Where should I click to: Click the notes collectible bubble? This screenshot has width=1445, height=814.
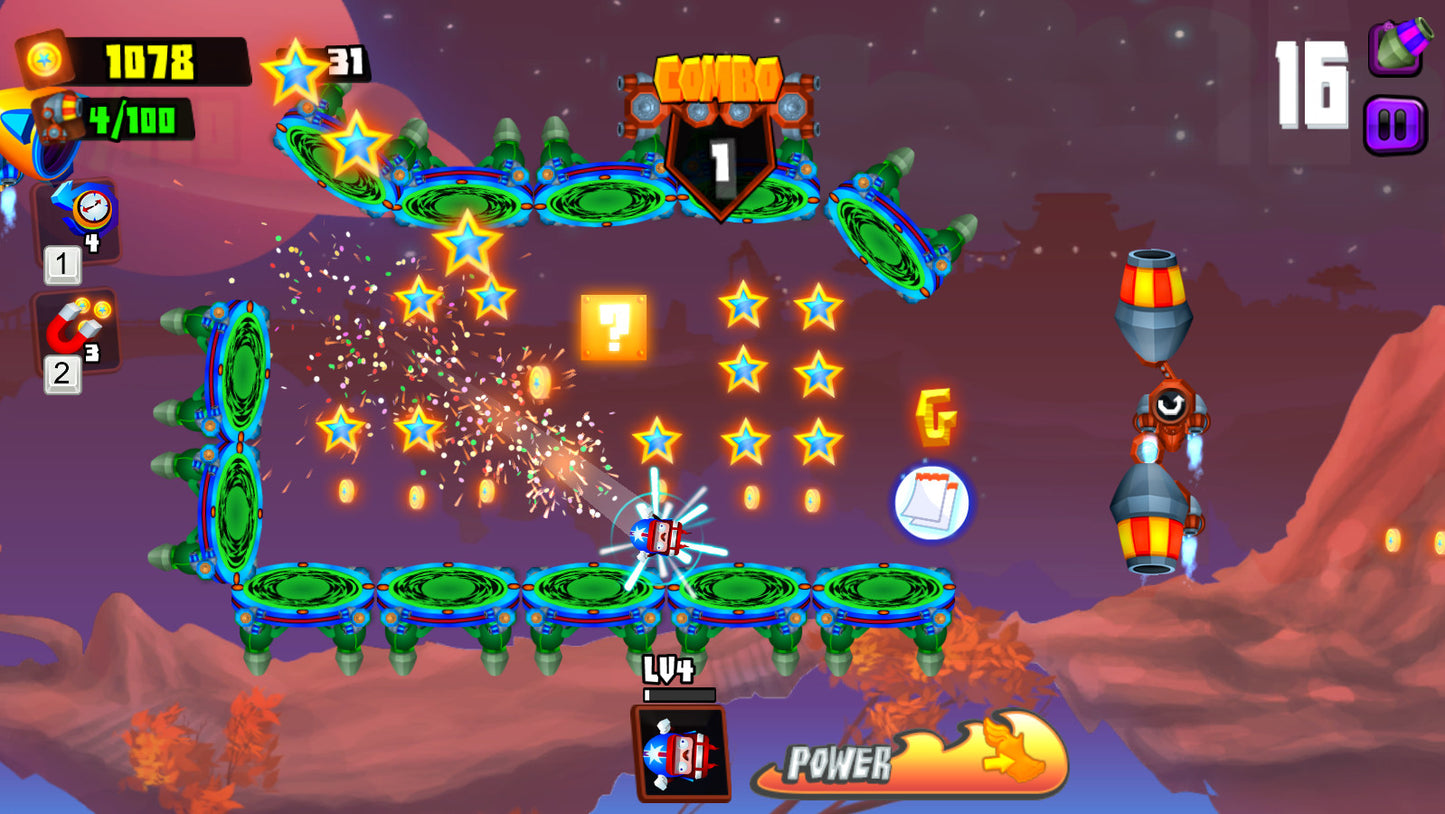pos(928,501)
